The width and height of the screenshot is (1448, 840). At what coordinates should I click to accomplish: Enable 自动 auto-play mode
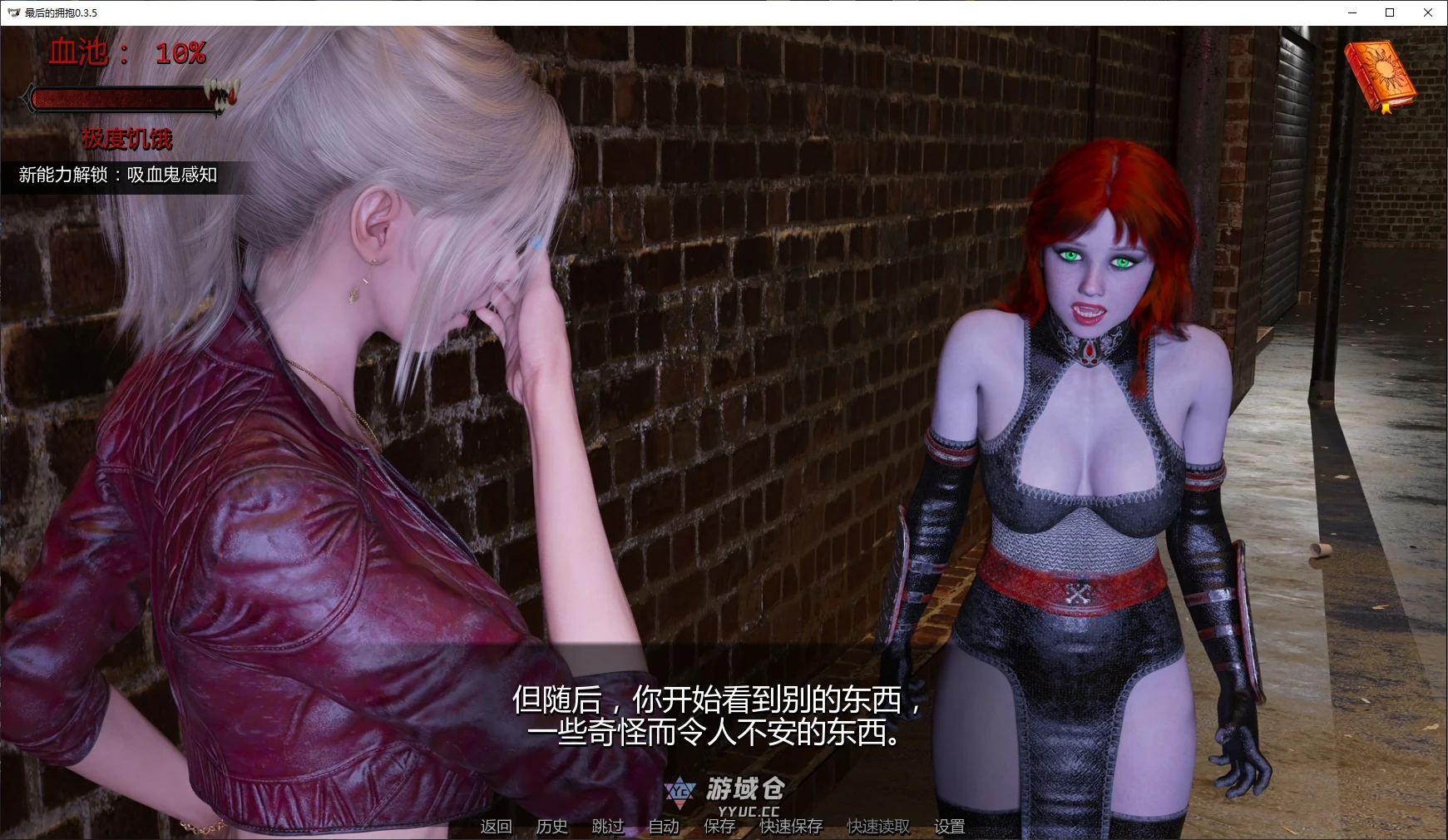[662, 826]
